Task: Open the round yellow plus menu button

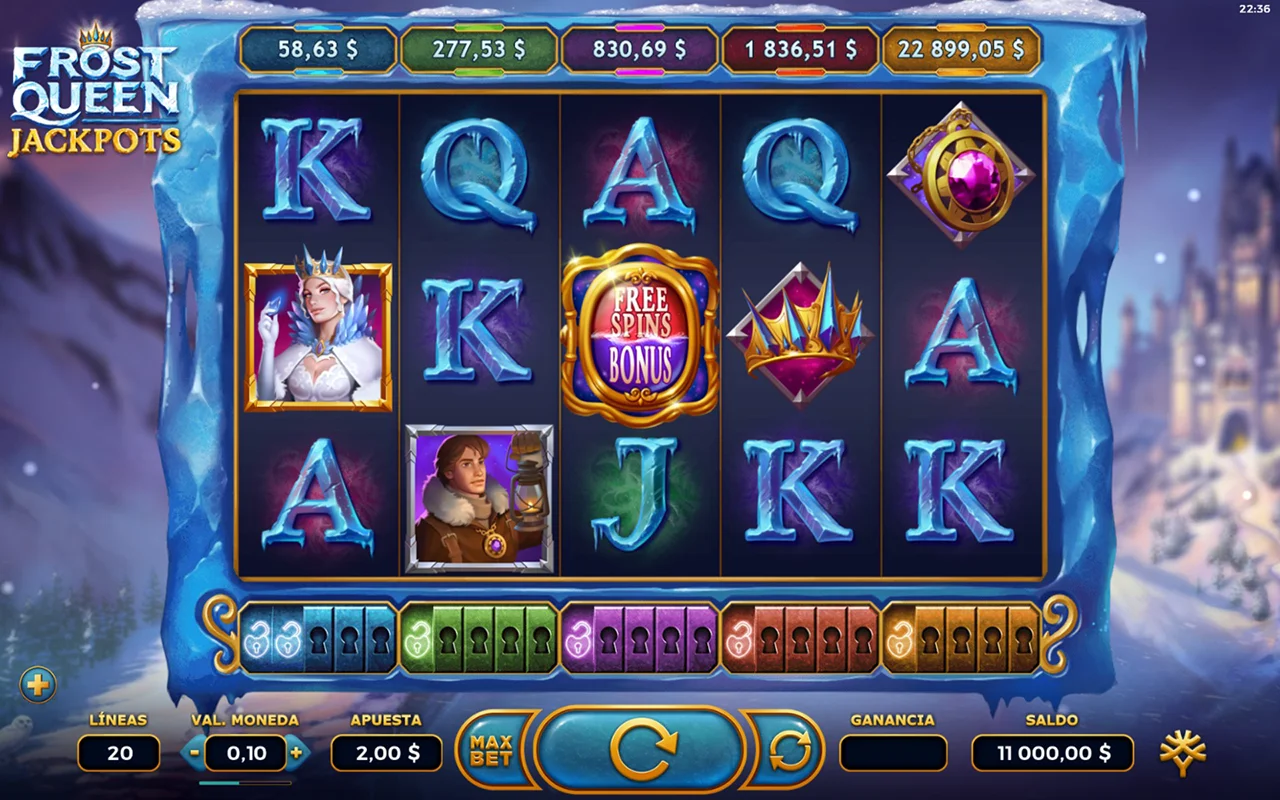Action: click(x=38, y=685)
